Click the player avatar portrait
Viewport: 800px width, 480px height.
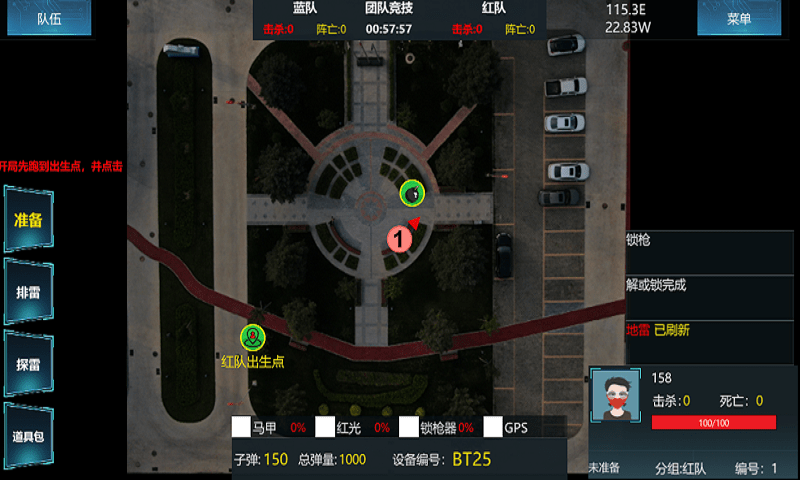[616, 399]
